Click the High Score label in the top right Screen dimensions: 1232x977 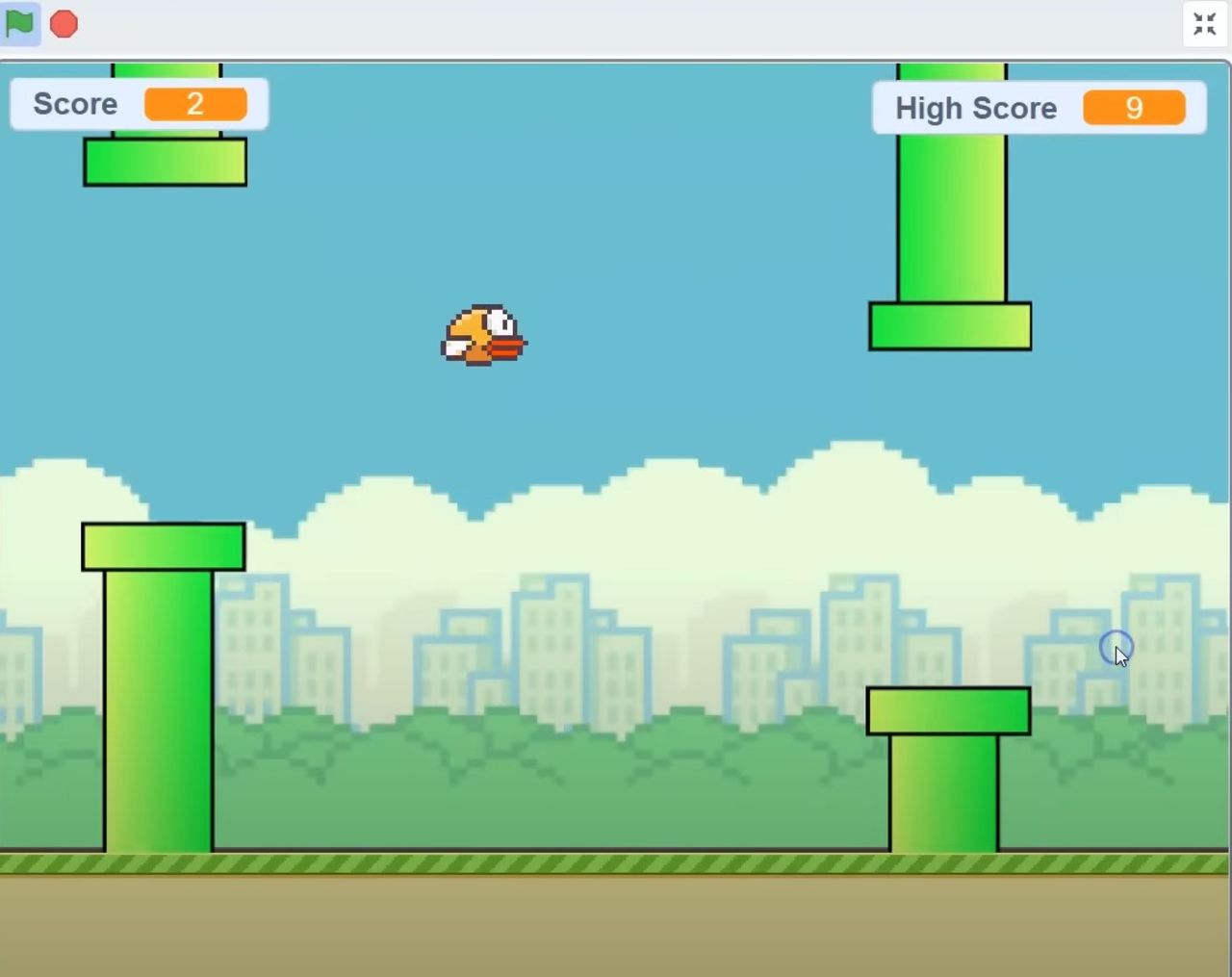[x=976, y=108]
